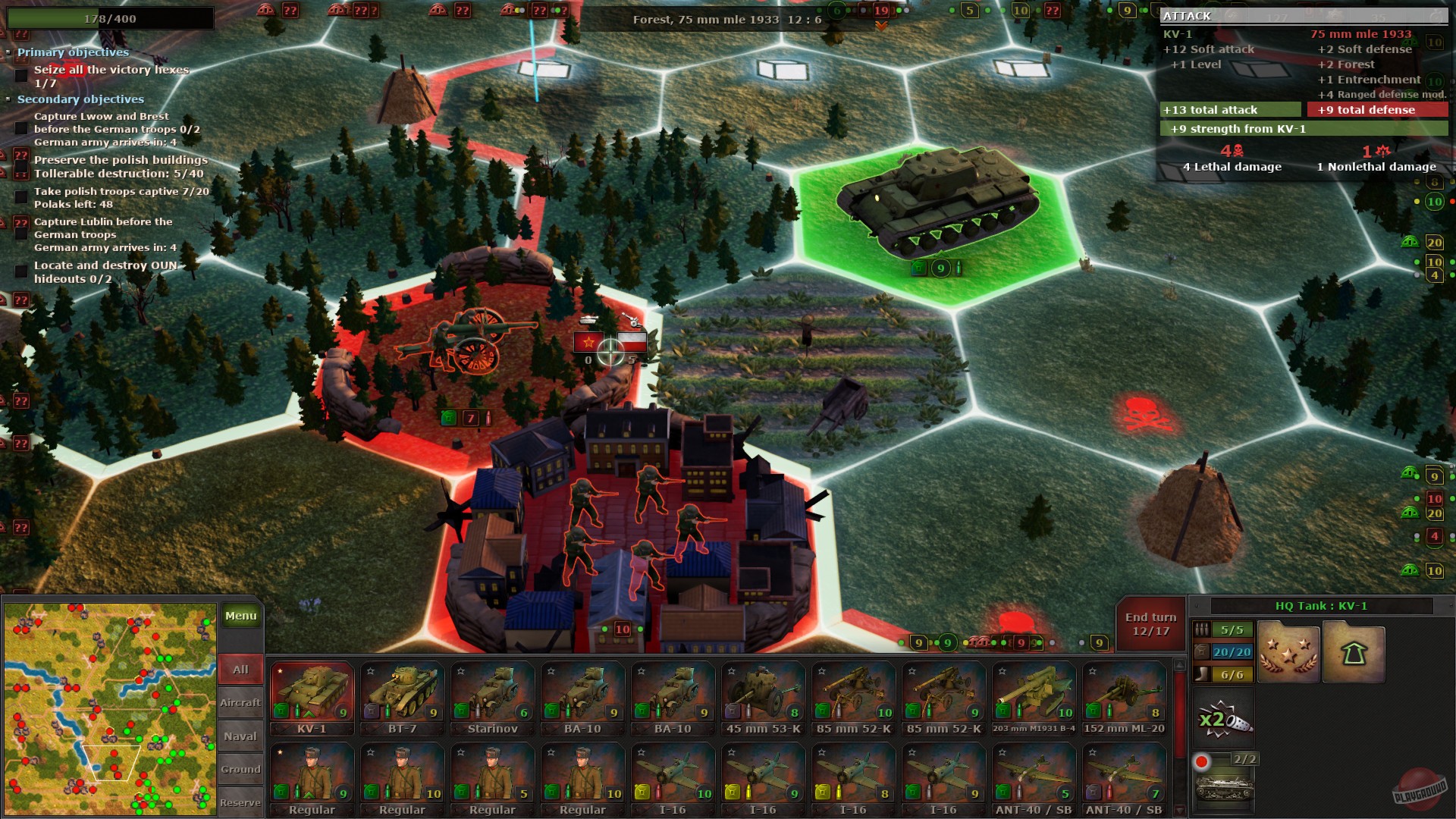Select the x2 double-shot ammo ability icon
The image size is (1456, 819).
(1223, 716)
